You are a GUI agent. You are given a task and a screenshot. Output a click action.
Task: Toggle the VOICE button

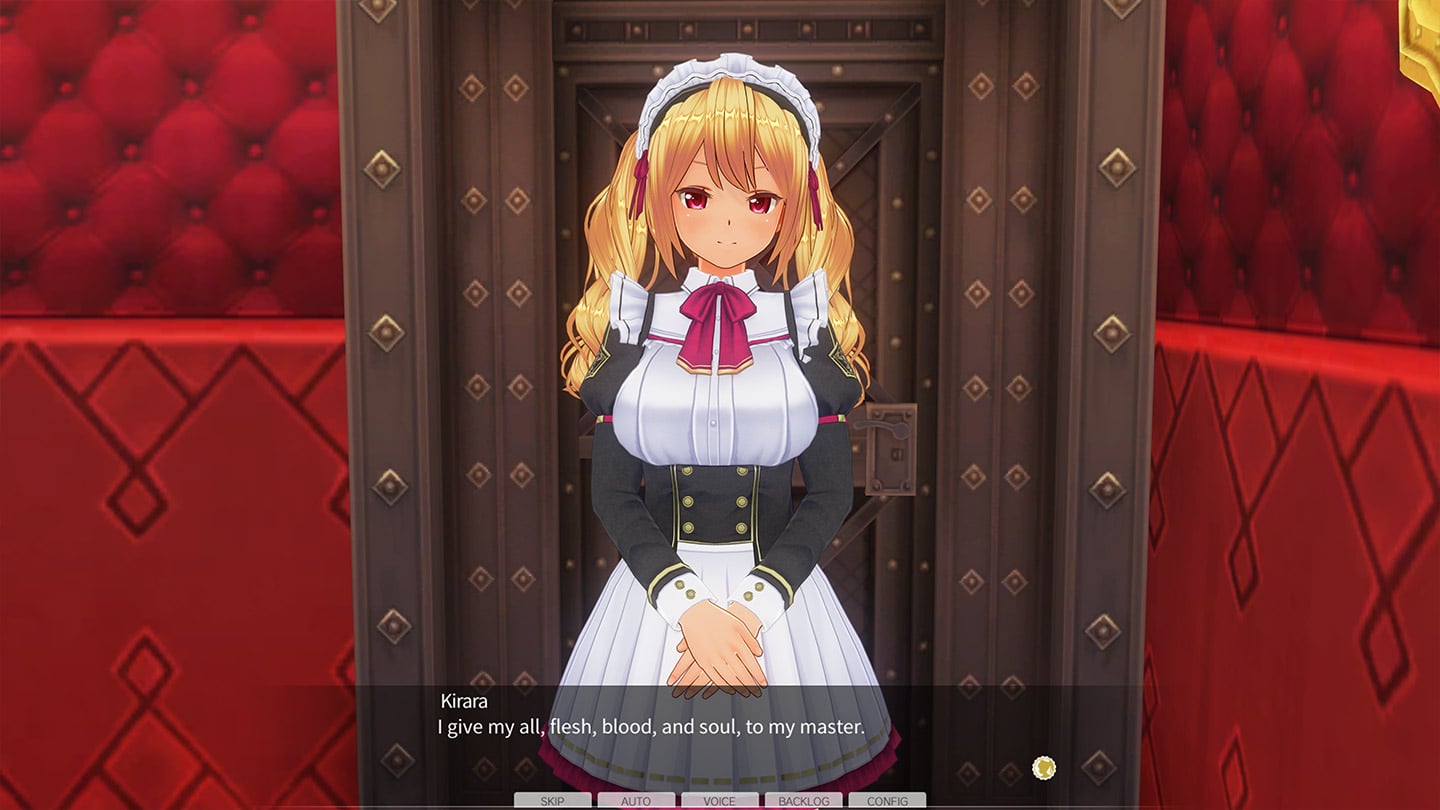[x=719, y=801]
